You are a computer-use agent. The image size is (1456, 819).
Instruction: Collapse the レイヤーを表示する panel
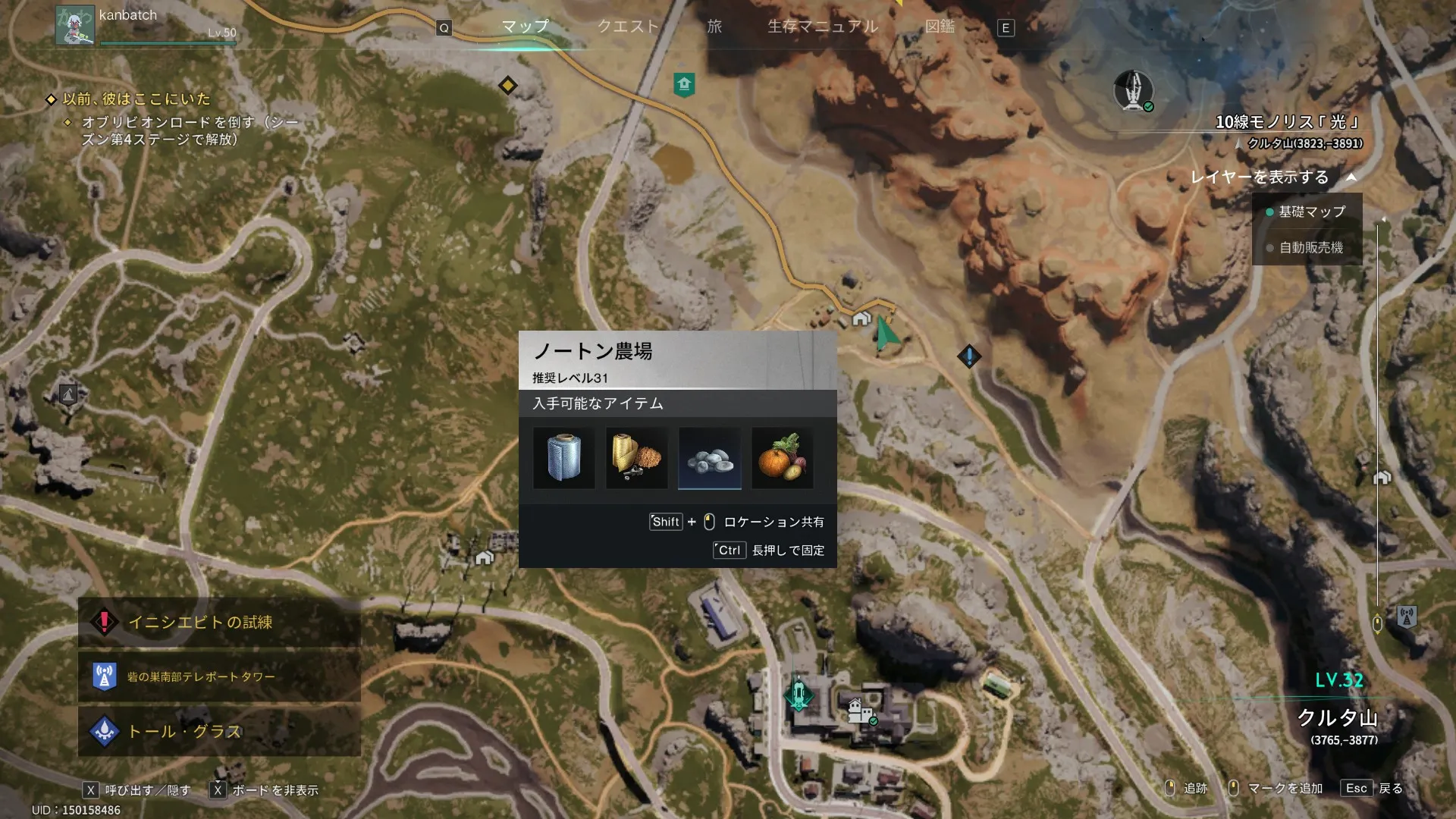(x=1351, y=177)
